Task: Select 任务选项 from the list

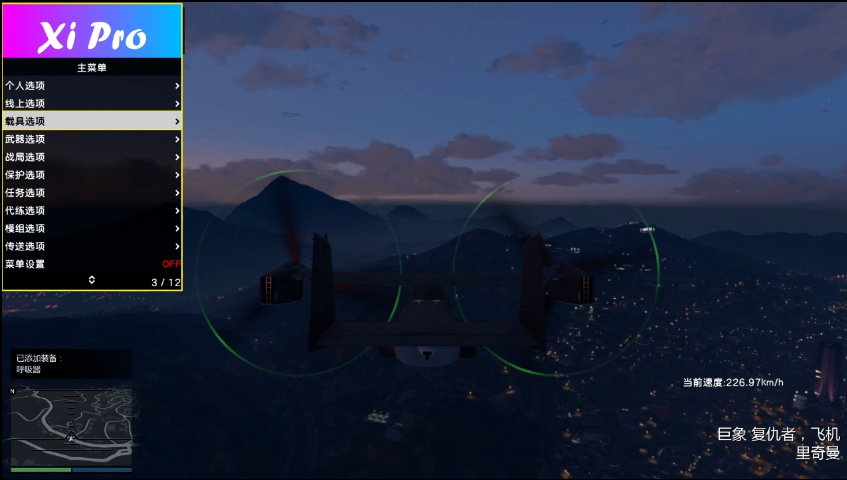Action: pyautogui.click(x=92, y=192)
